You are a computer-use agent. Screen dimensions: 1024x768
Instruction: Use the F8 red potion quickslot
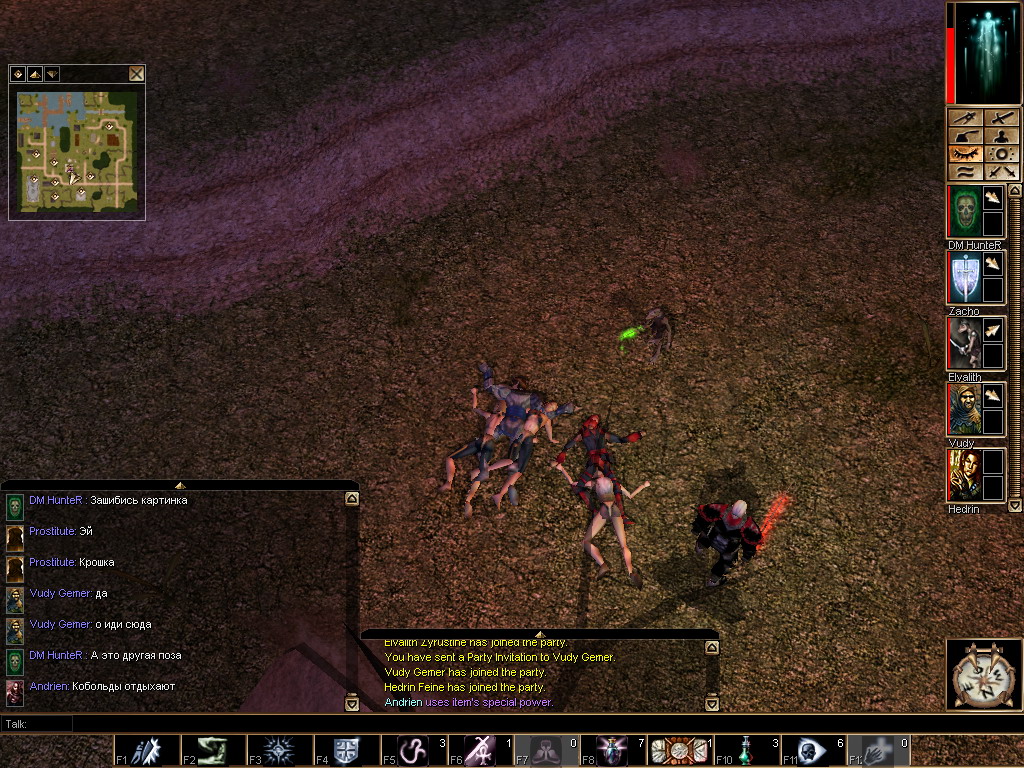[611, 751]
